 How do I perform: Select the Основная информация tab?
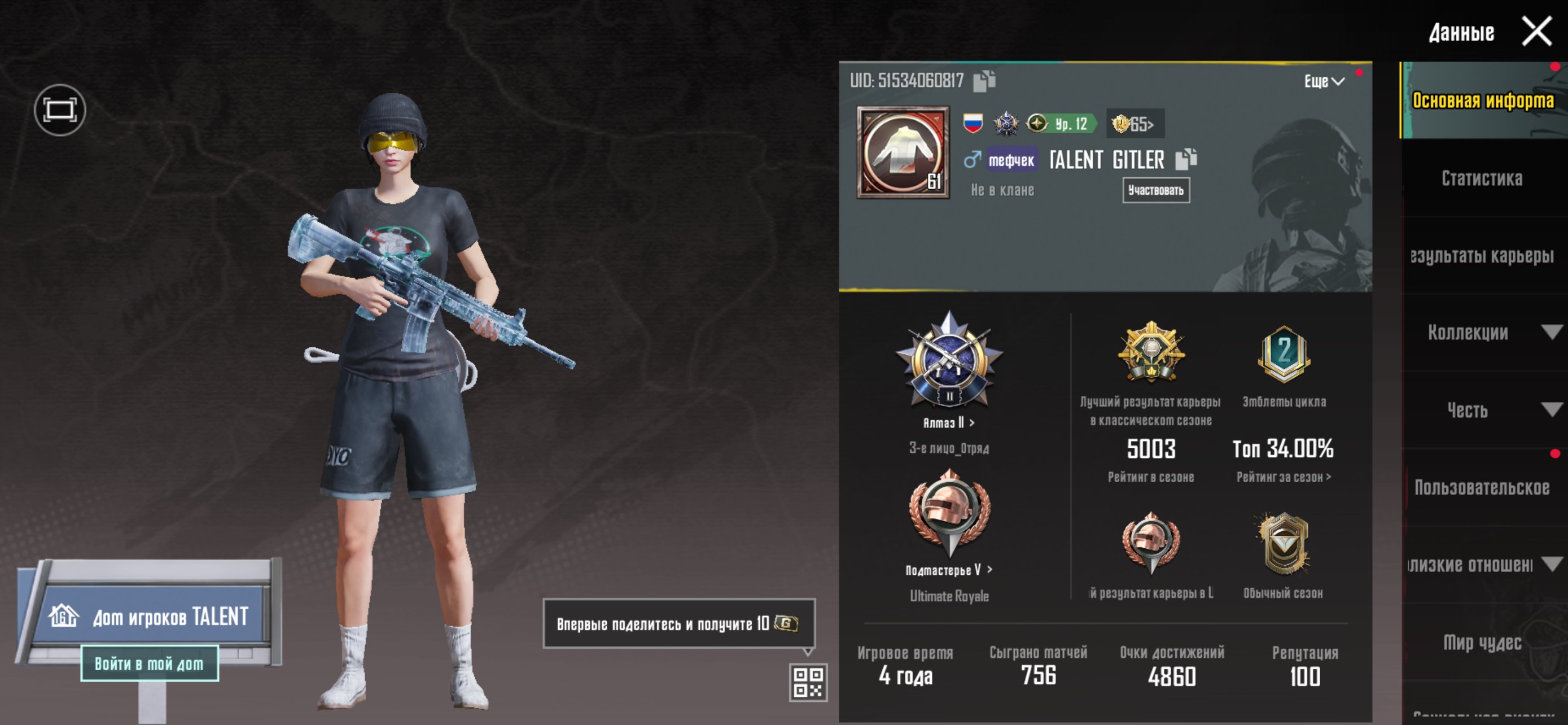1481,101
